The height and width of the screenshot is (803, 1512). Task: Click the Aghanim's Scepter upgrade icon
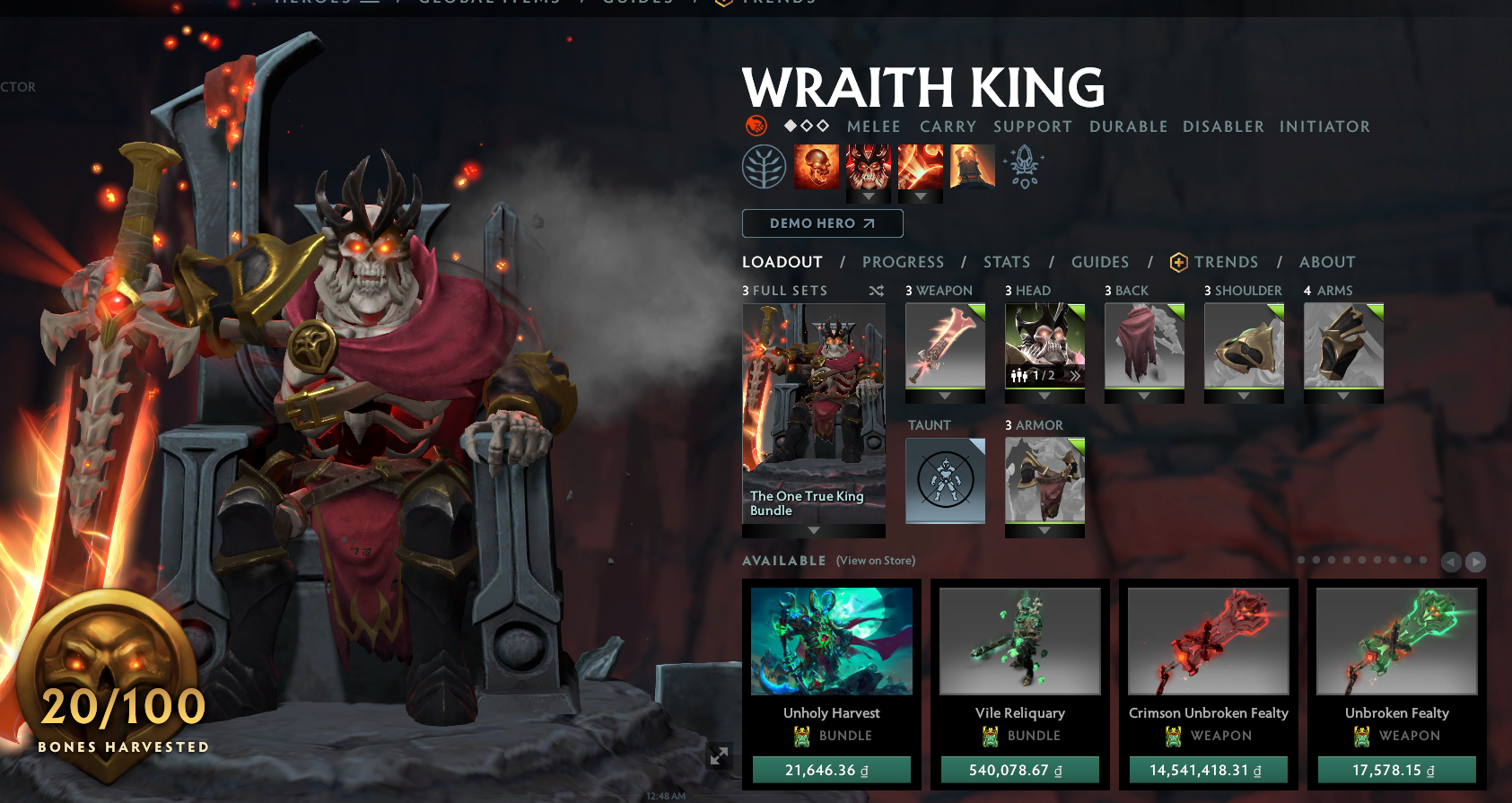pyautogui.click(x=1026, y=167)
